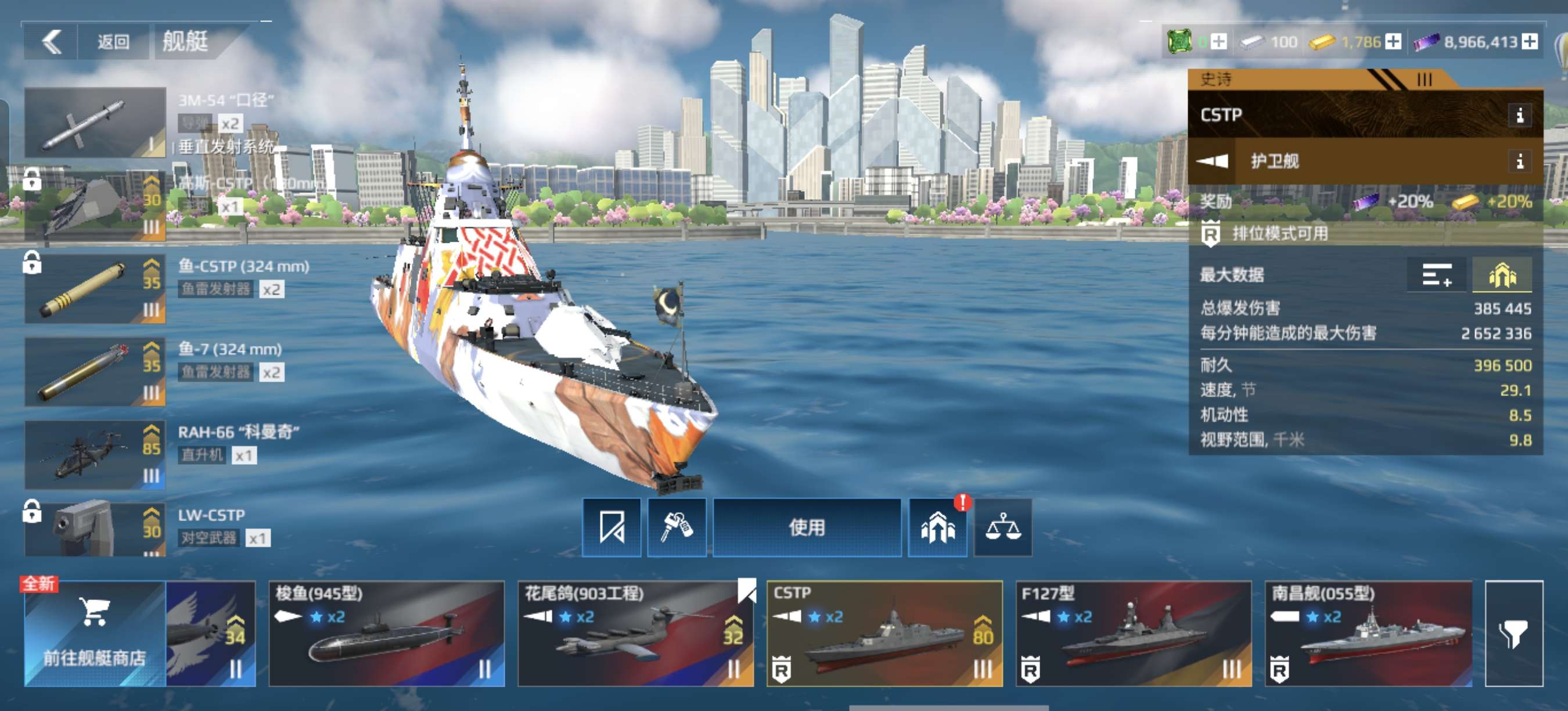Open the ship list filter funnel
Screen dimensions: 1568x711
1514,633
